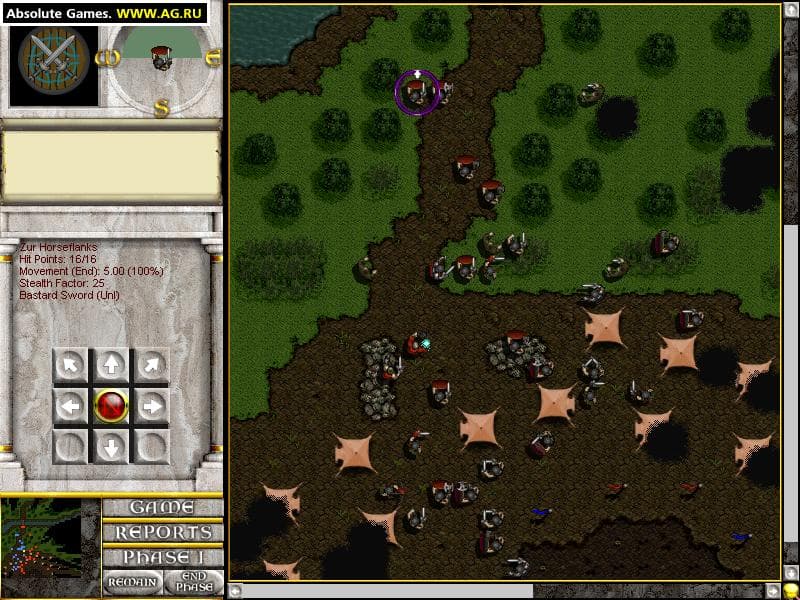Open the GAME menu

[161, 507]
